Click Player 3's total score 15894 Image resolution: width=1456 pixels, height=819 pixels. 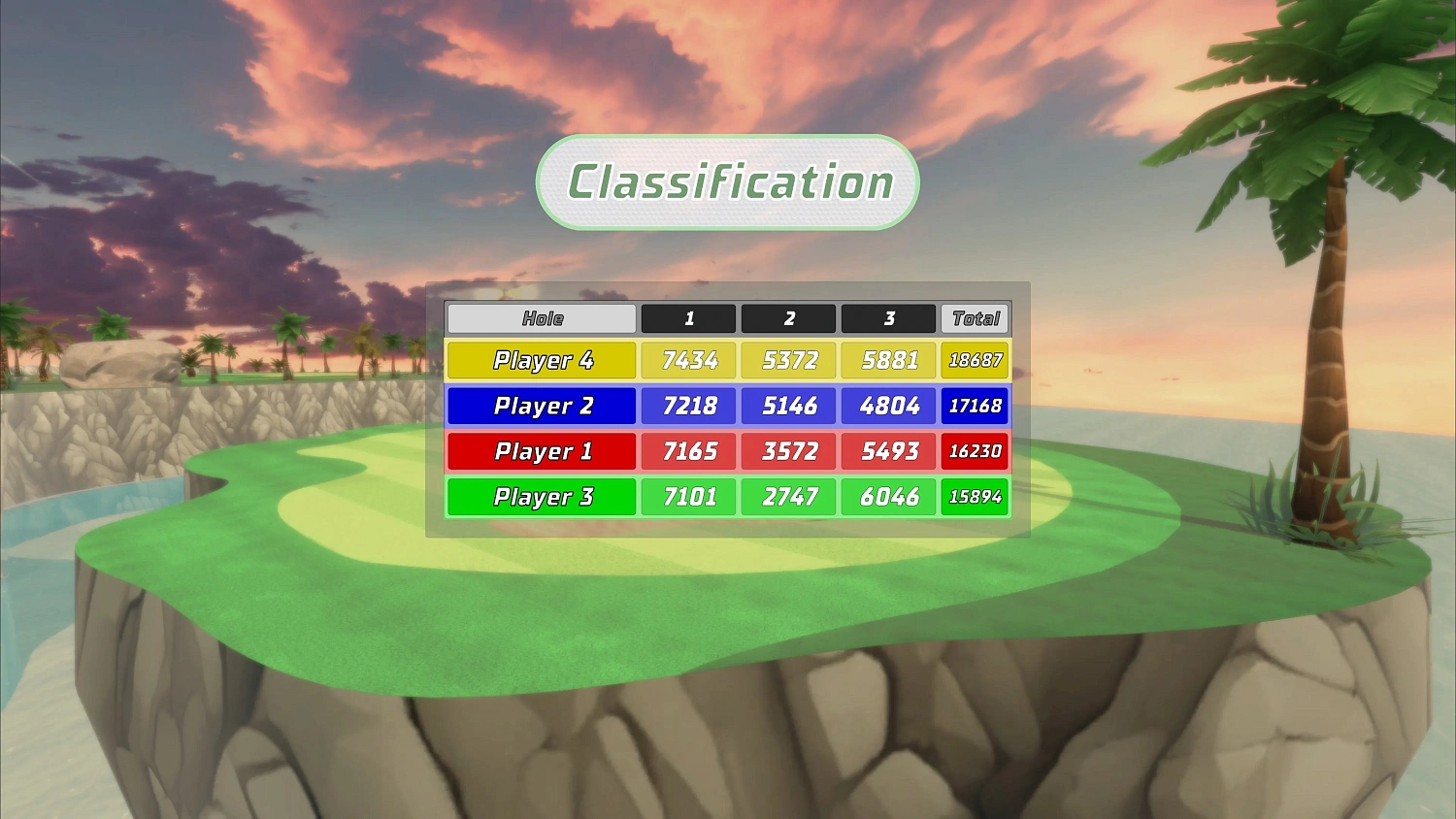tap(976, 497)
